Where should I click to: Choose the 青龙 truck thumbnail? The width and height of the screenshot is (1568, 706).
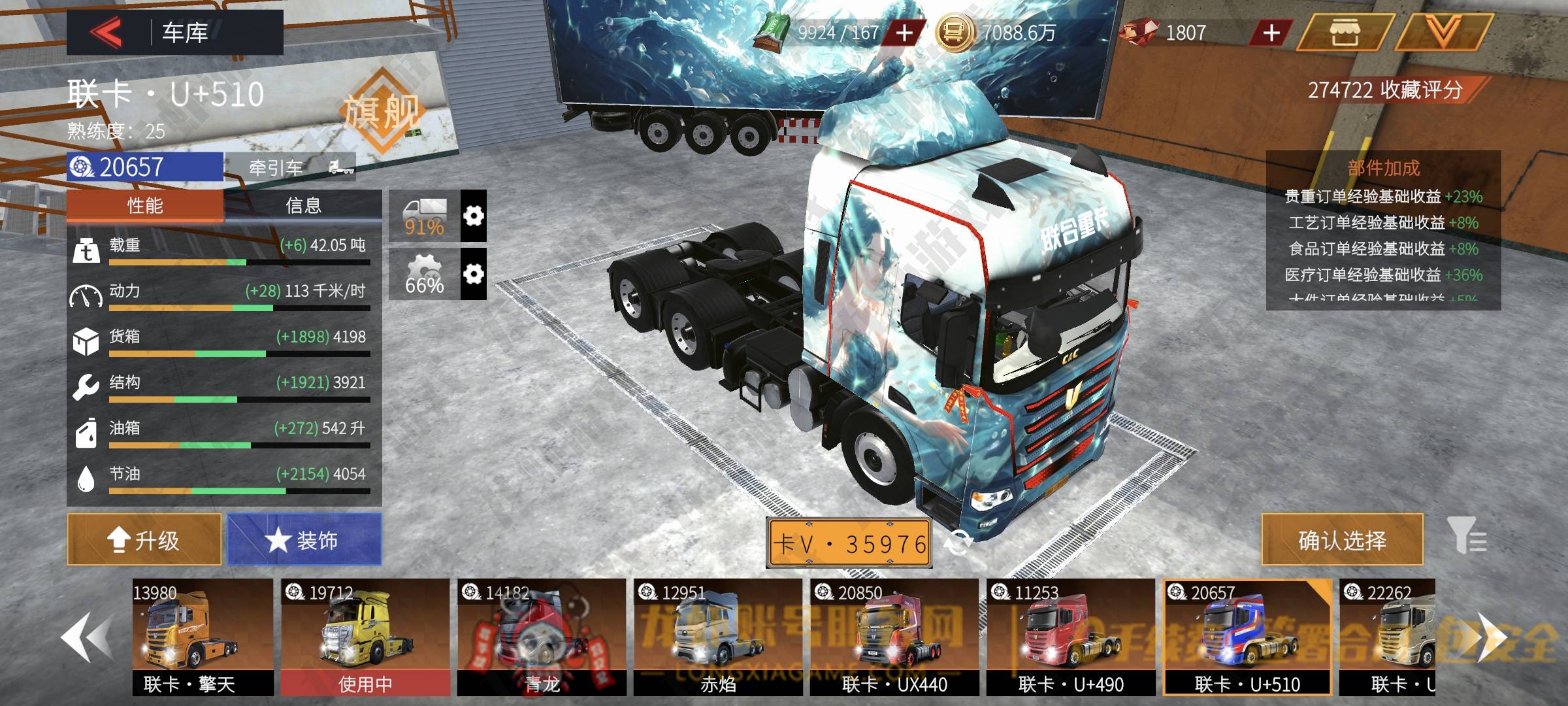point(542,636)
